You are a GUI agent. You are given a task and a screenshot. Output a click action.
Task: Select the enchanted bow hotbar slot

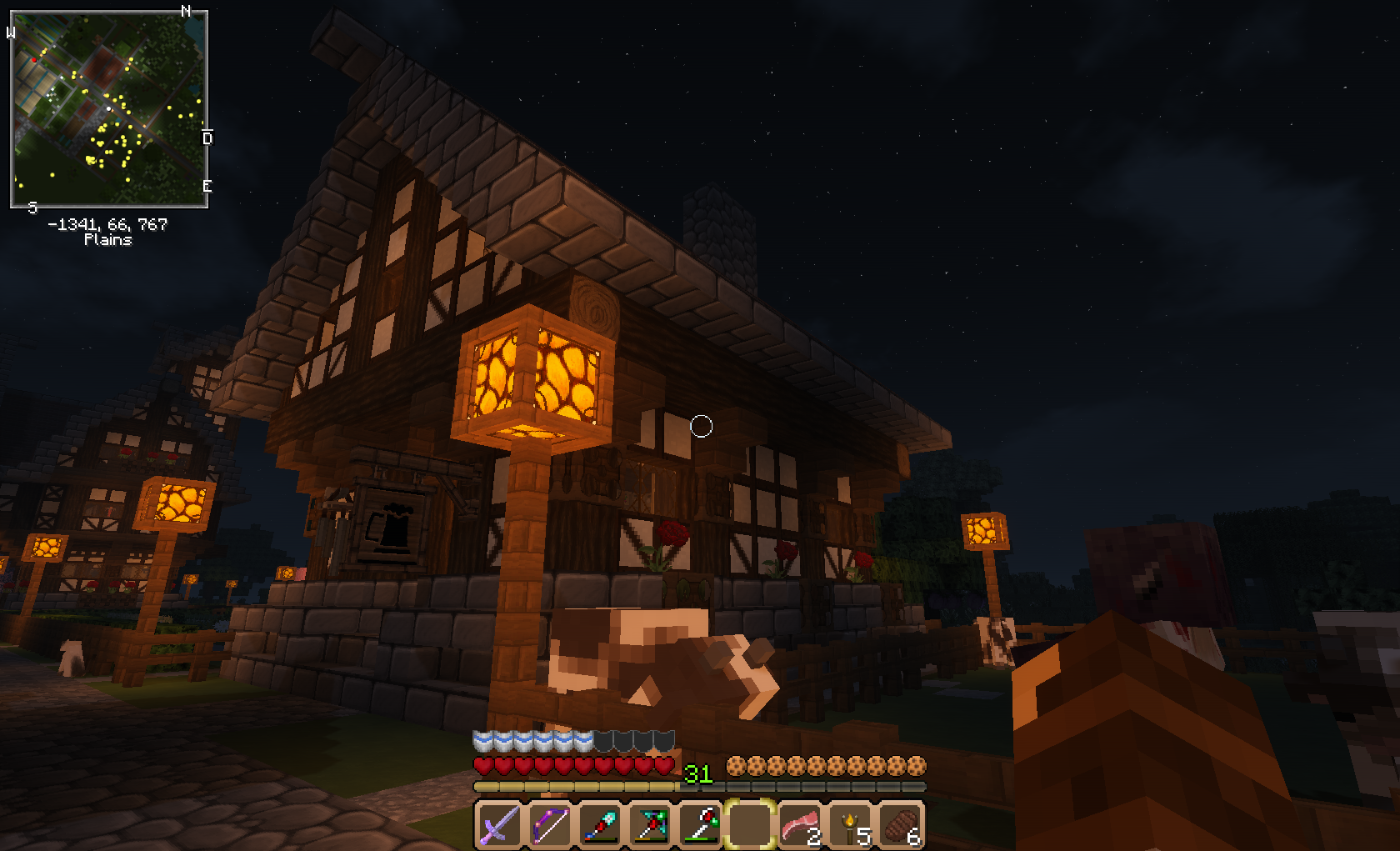click(549, 825)
